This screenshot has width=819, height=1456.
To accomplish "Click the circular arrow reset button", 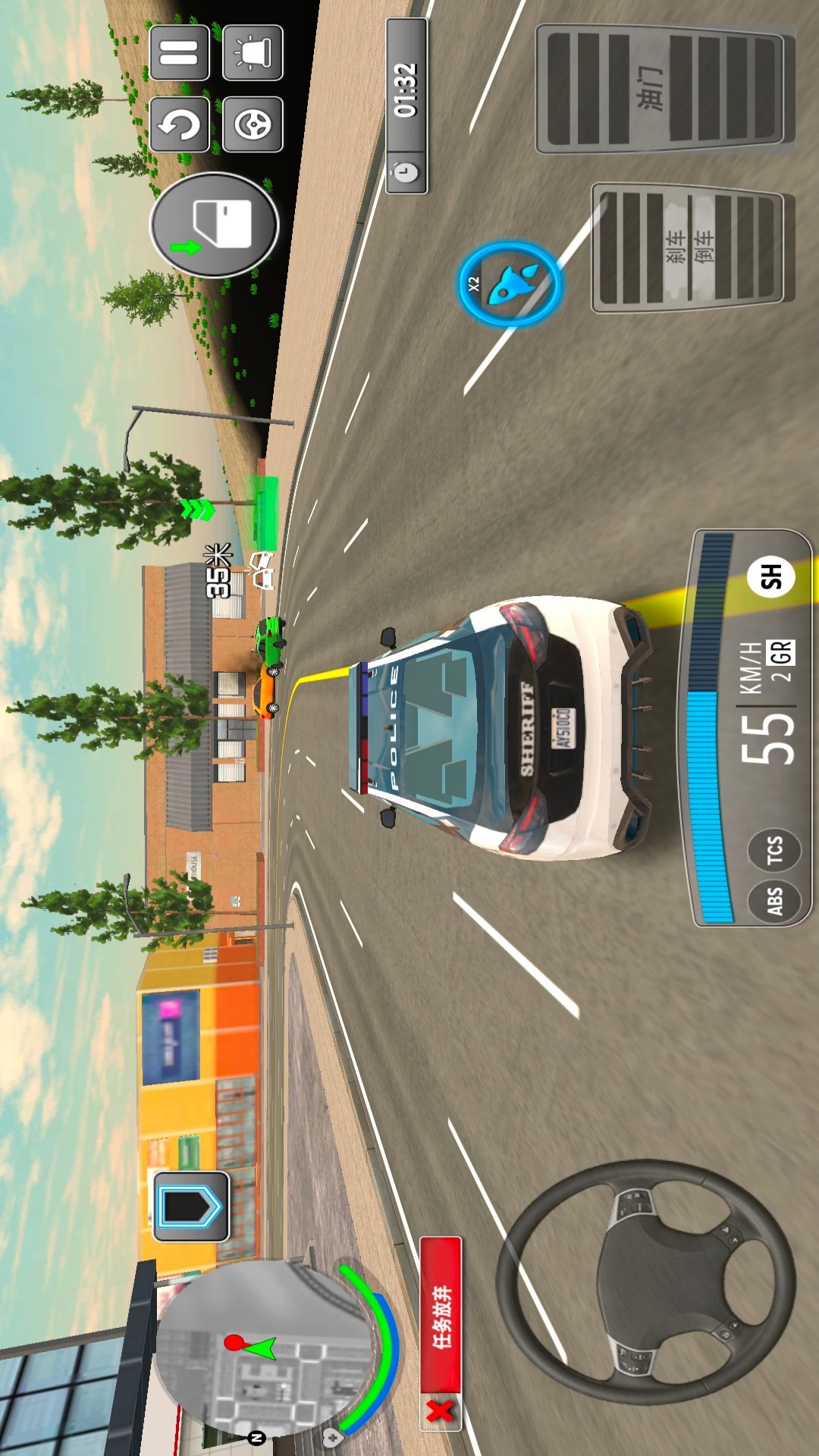I will pyautogui.click(x=180, y=124).
